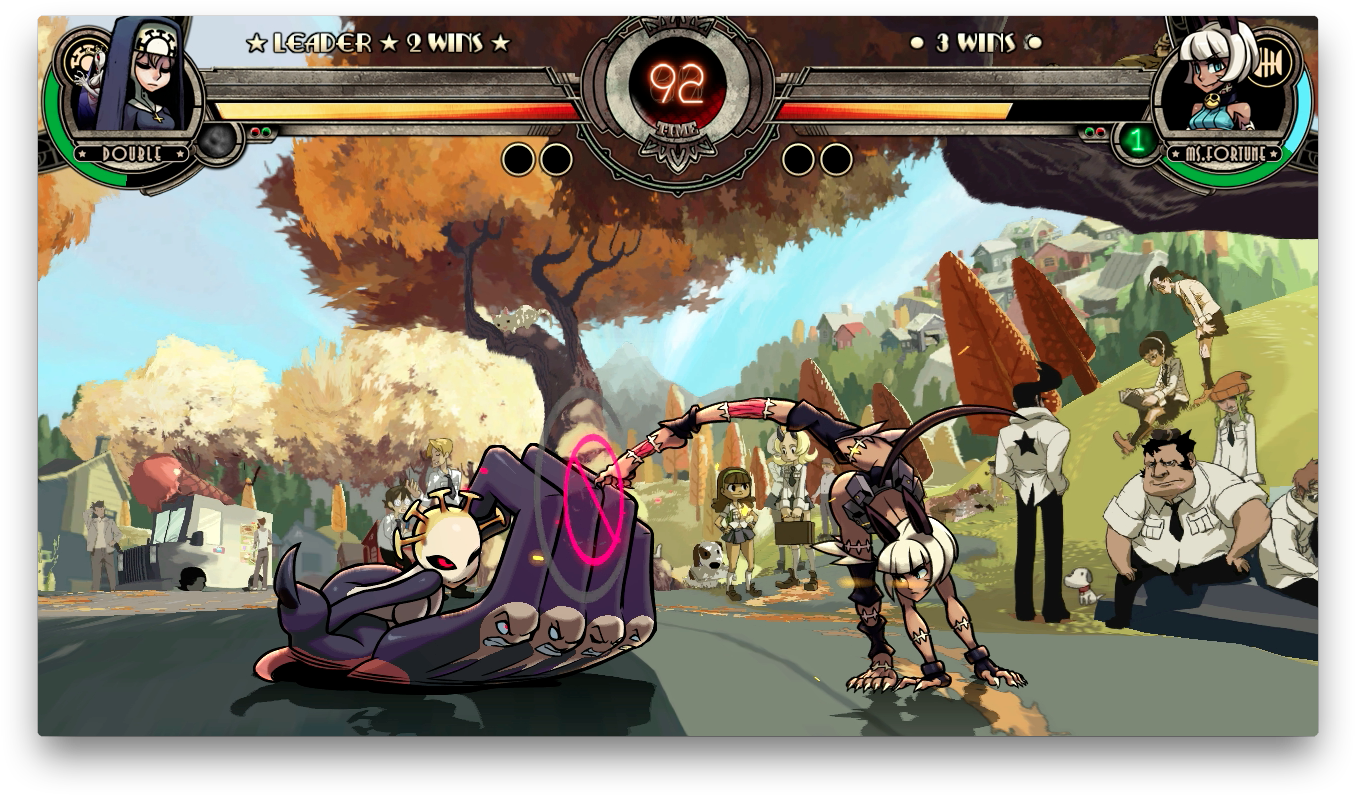Toggle the green indicator light beside Ms. Fortune's bar
The width and height of the screenshot is (1355, 795).
1090,131
